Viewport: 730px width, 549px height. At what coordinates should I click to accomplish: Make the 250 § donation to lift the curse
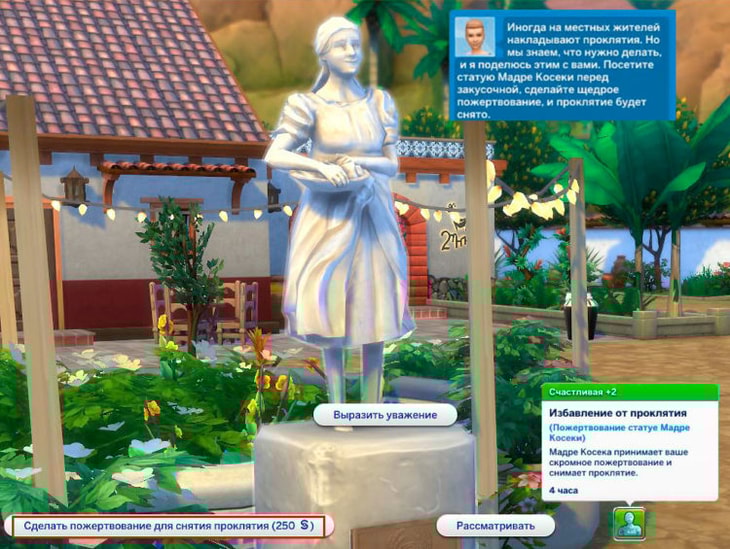[167, 525]
